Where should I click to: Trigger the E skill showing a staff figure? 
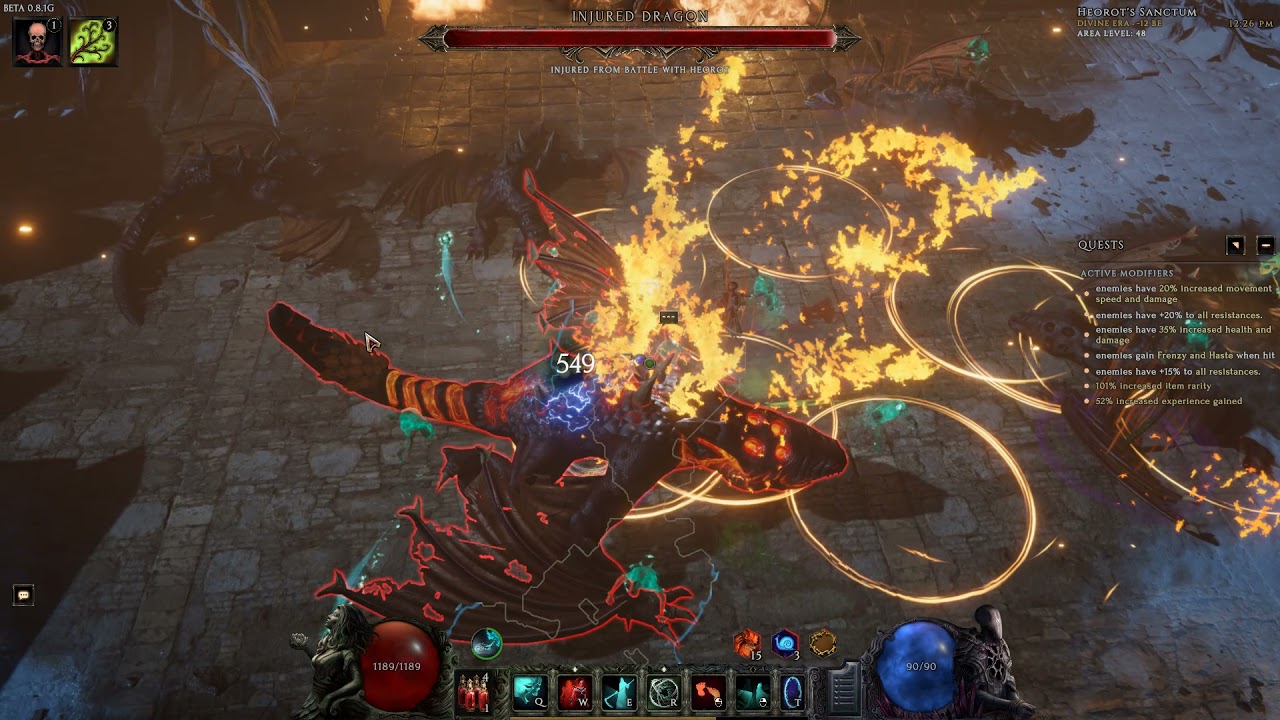click(619, 691)
